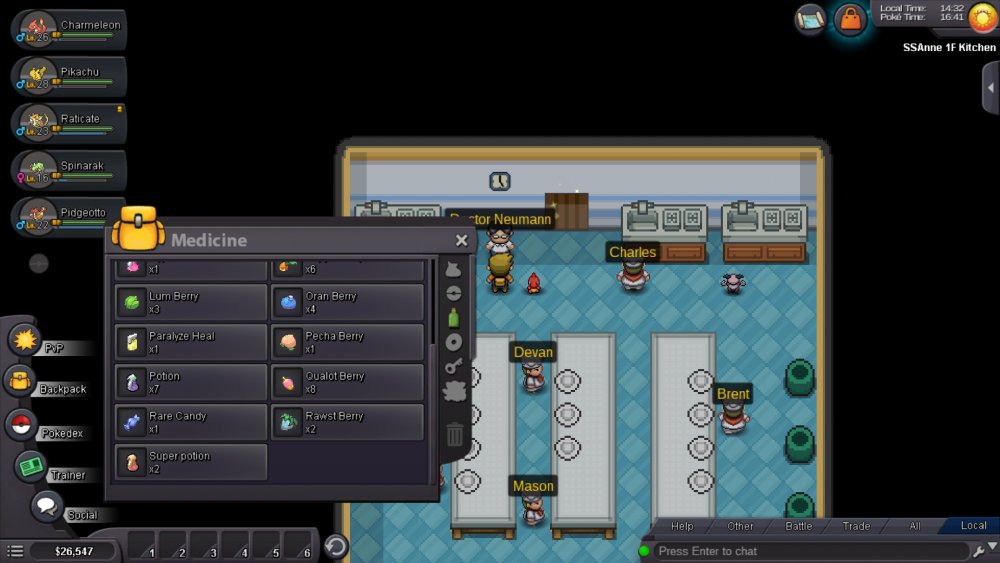Screen dimensions: 1000x563
Task: Pick the Pecha Berry item
Action: click(347, 342)
